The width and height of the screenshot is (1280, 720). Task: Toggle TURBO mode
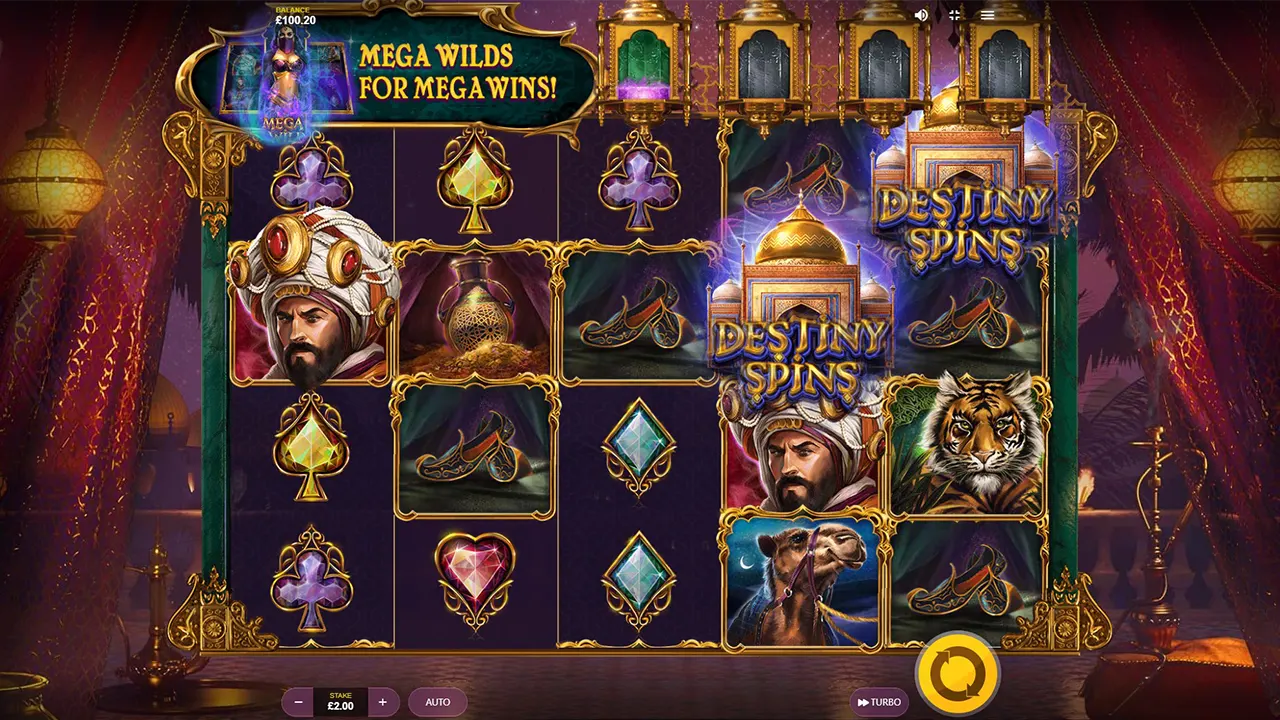[879, 702]
